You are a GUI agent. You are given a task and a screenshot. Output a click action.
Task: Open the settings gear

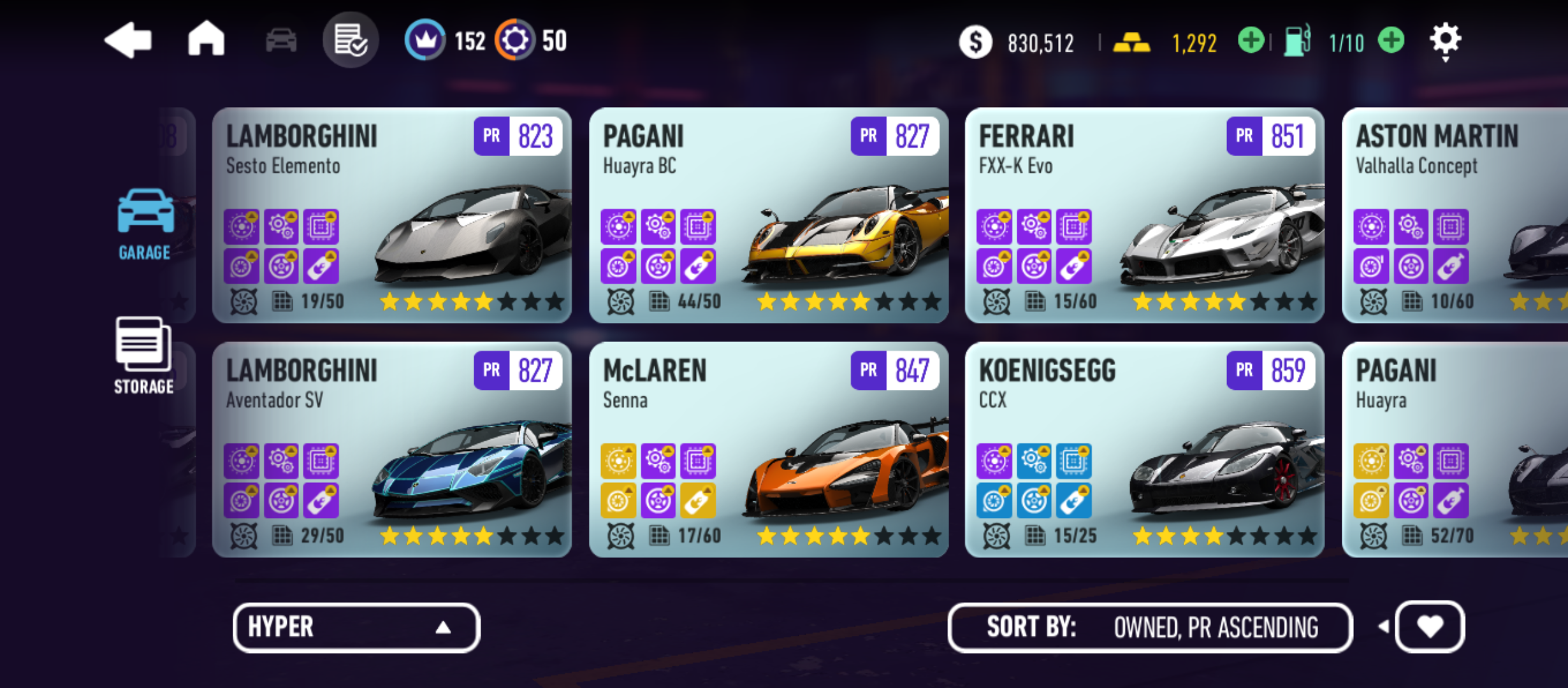pos(1445,41)
